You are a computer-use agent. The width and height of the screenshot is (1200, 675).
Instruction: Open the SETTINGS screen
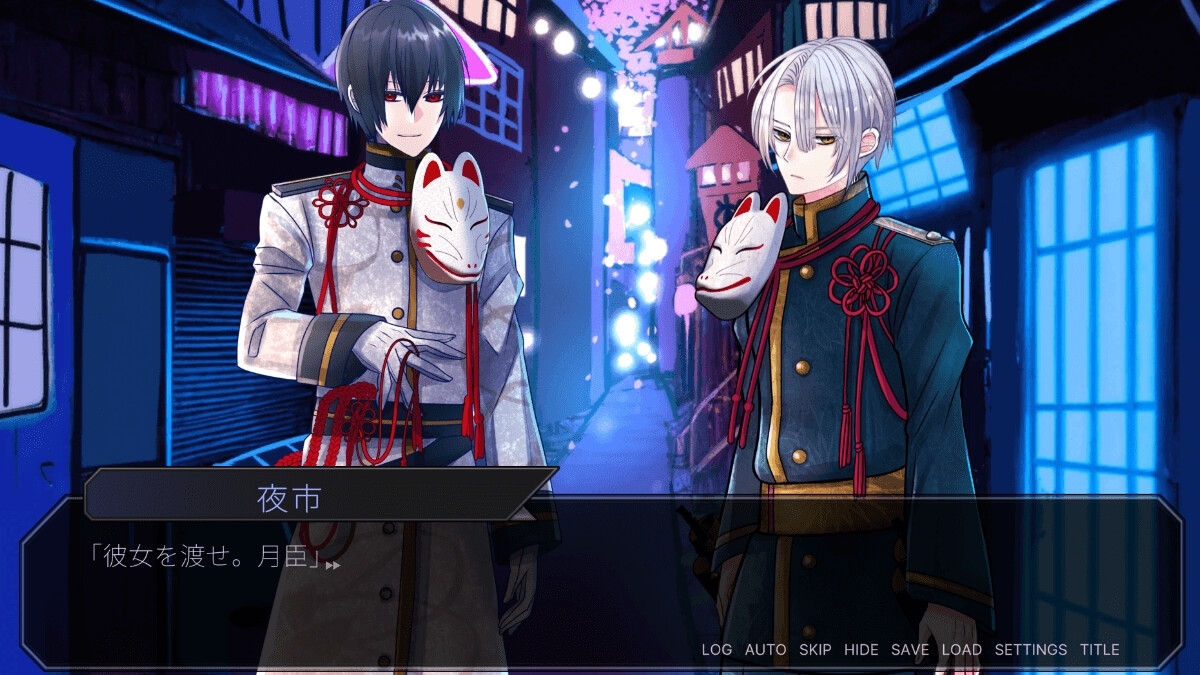coord(1030,650)
